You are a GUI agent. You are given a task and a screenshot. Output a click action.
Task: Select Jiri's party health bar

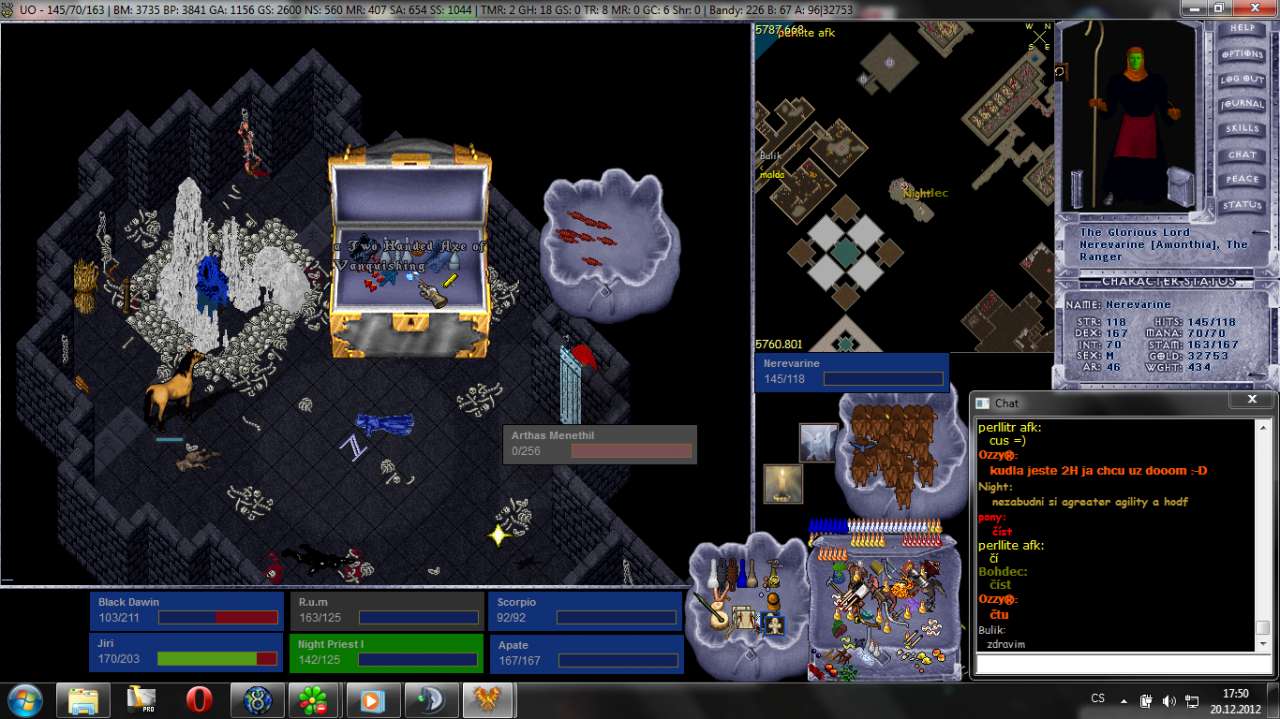tap(187, 652)
